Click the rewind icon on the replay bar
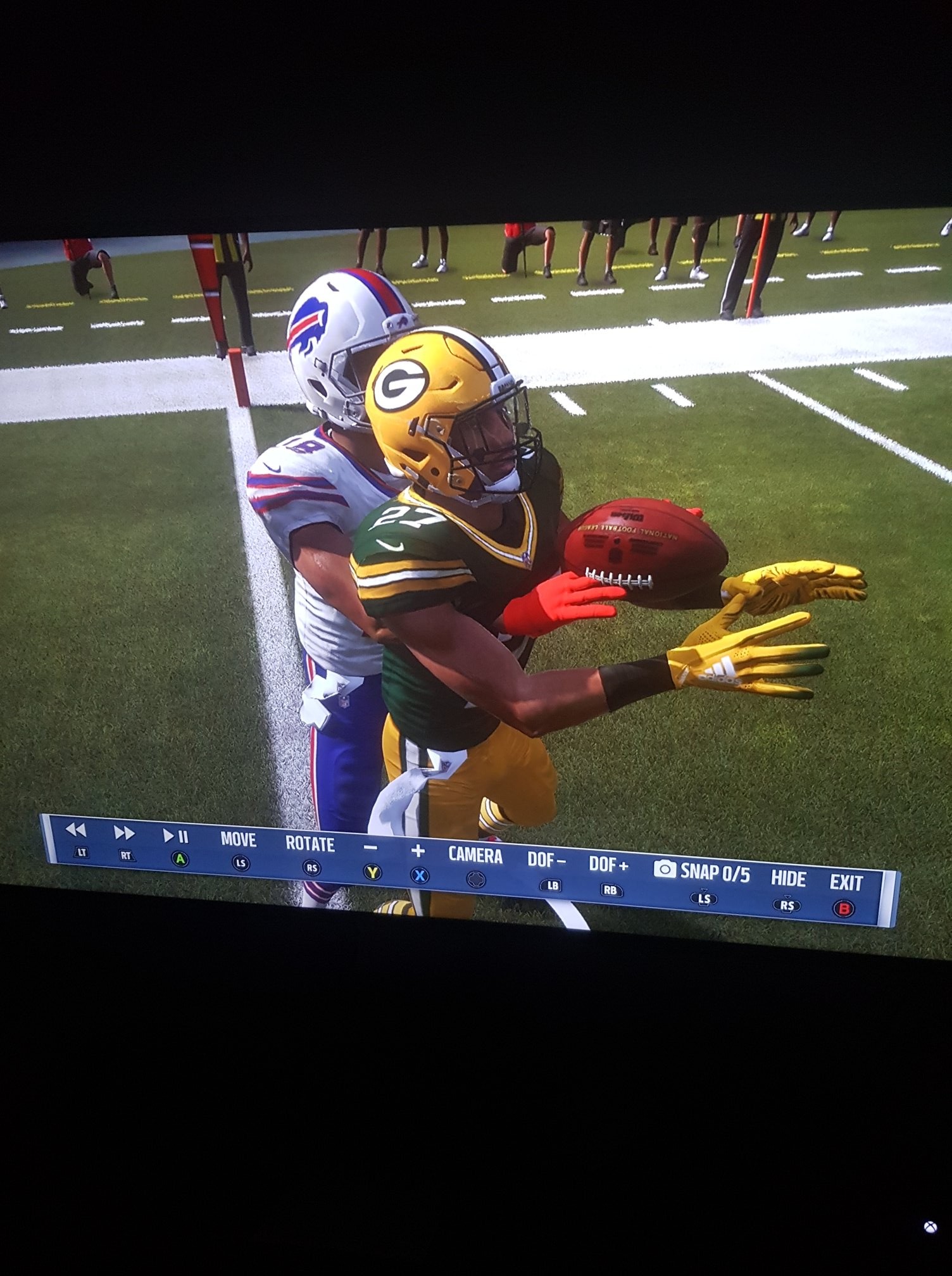This screenshot has height=1276, width=952. click(x=75, y=834)
